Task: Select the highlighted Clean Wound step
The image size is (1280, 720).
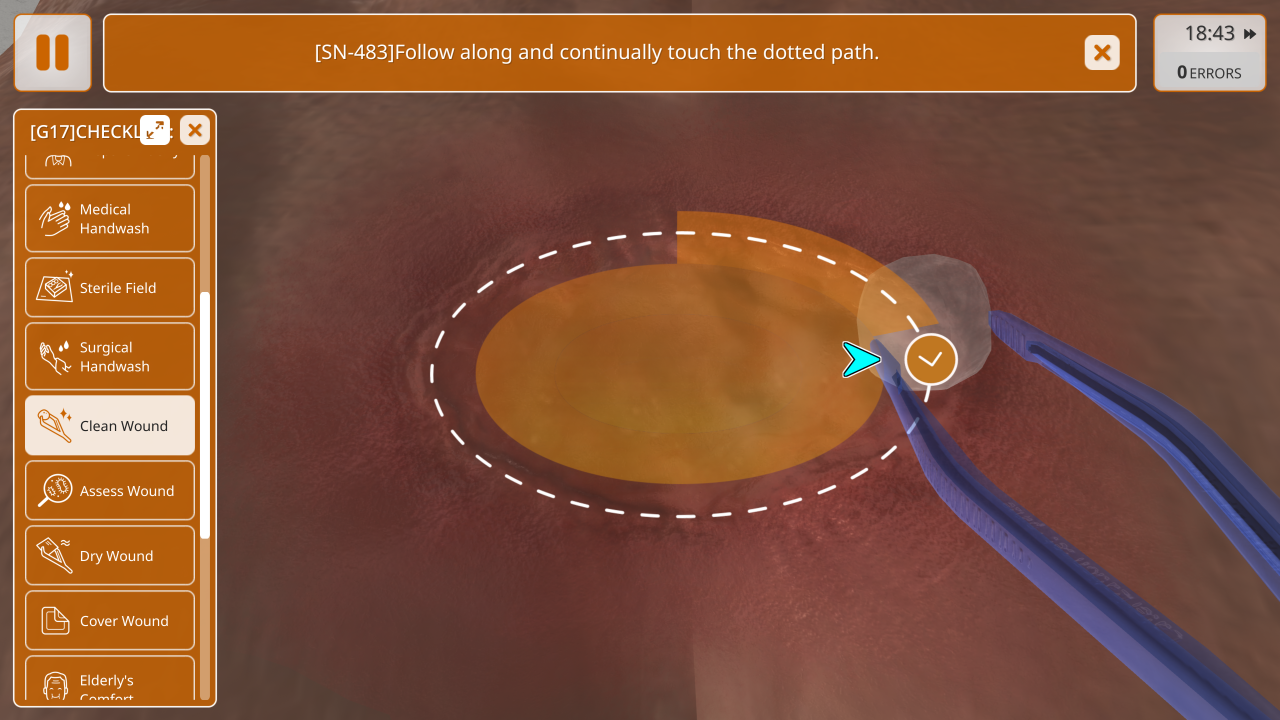Action: [110, 425]
